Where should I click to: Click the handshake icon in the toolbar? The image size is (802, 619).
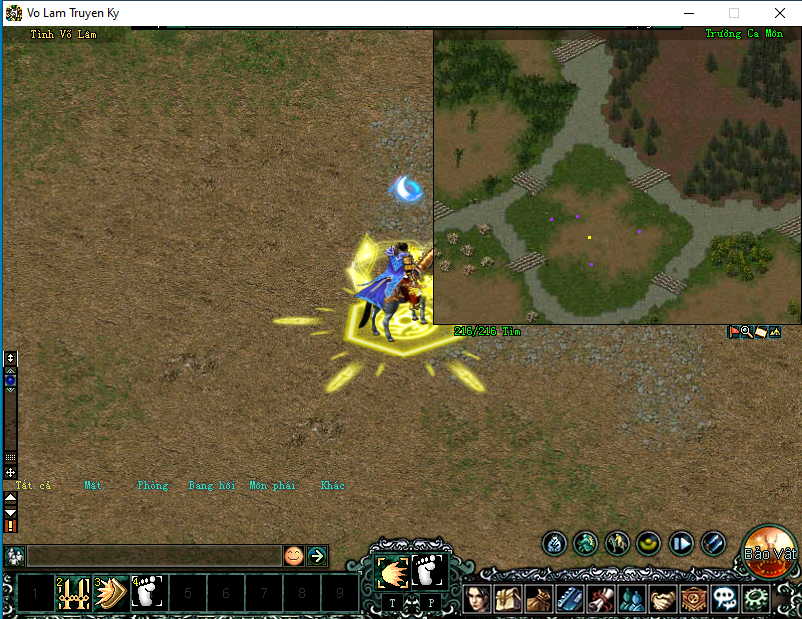coord(662,599)
